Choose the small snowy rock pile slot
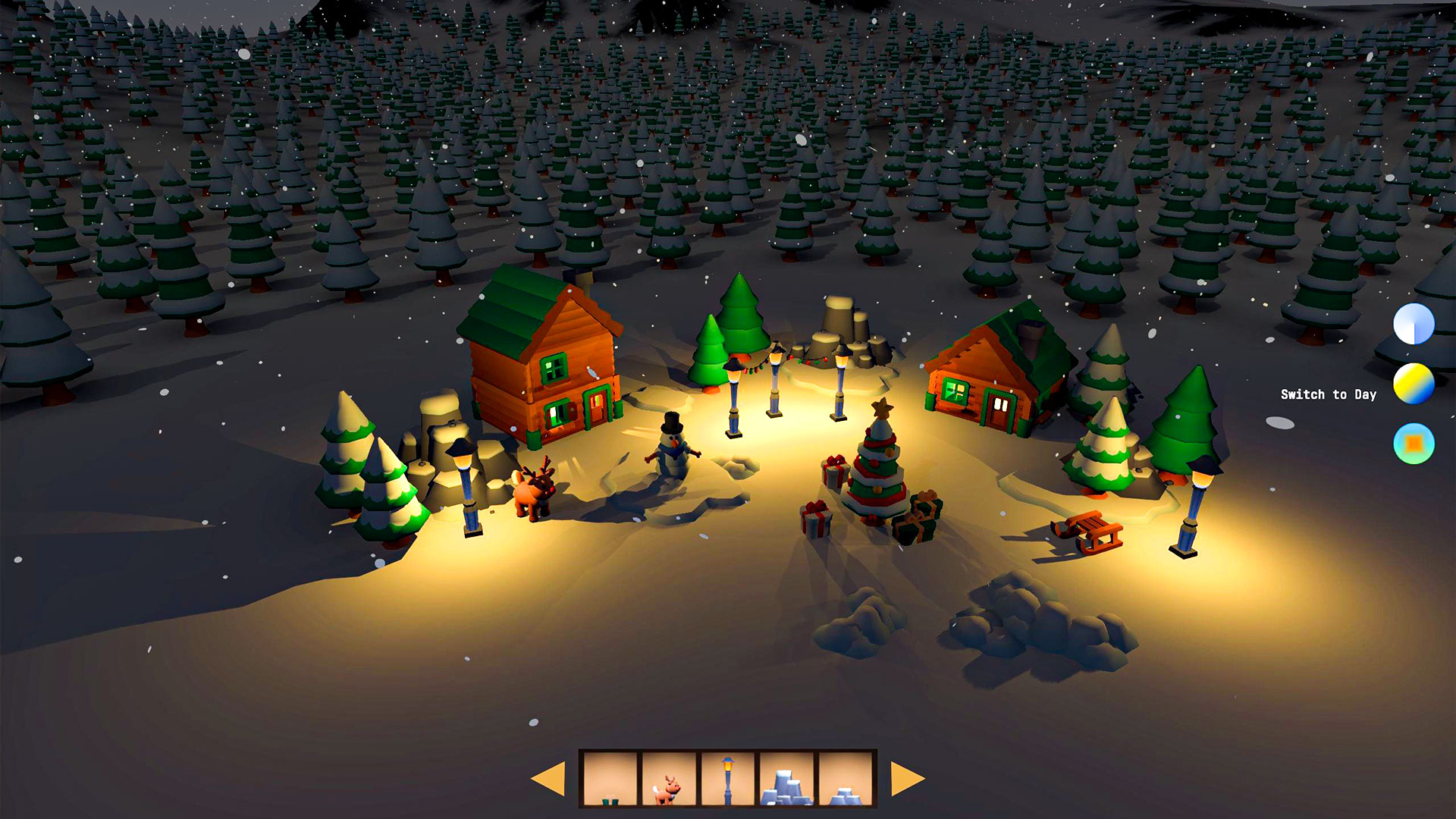The width and height of the screenshot is (1456, 819). point(845,778)
